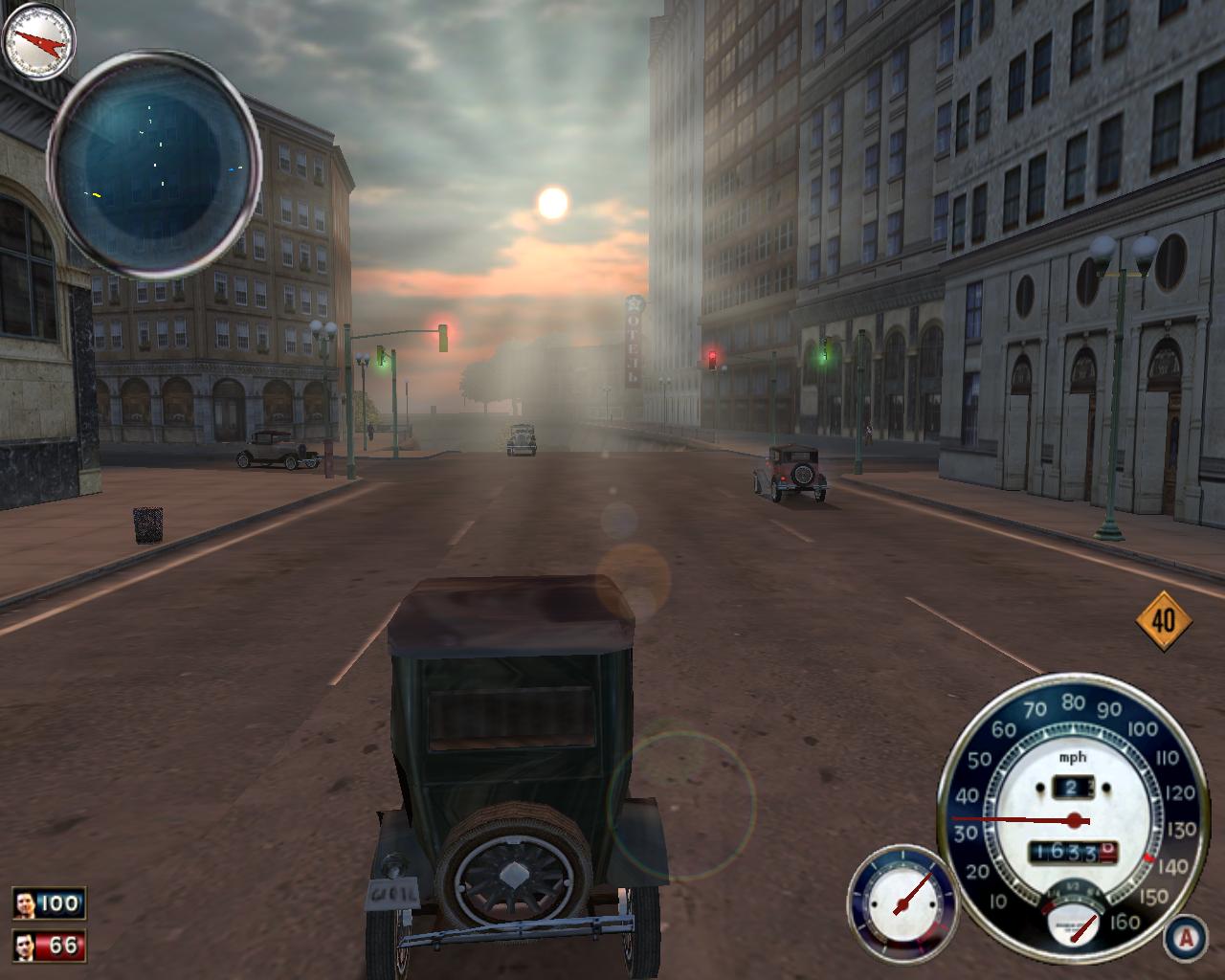This screenshot has width=1225, height=980.
Task: Toggle the automatic gearbox A indicator
Action: tap(1186, 938)
